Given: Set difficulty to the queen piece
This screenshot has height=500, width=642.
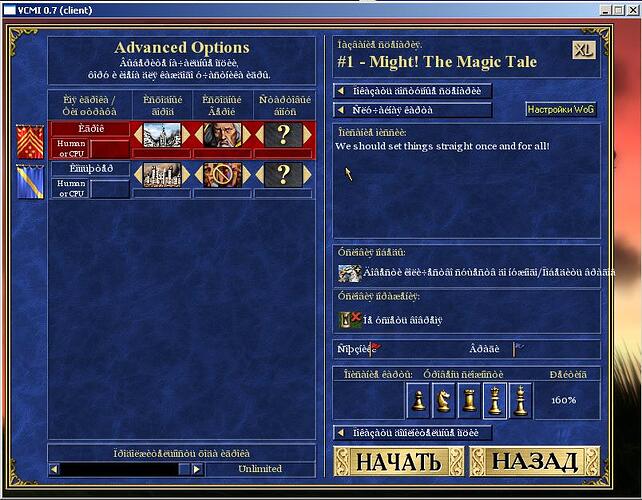Looking at the screenshot, I should click(494, 400).
